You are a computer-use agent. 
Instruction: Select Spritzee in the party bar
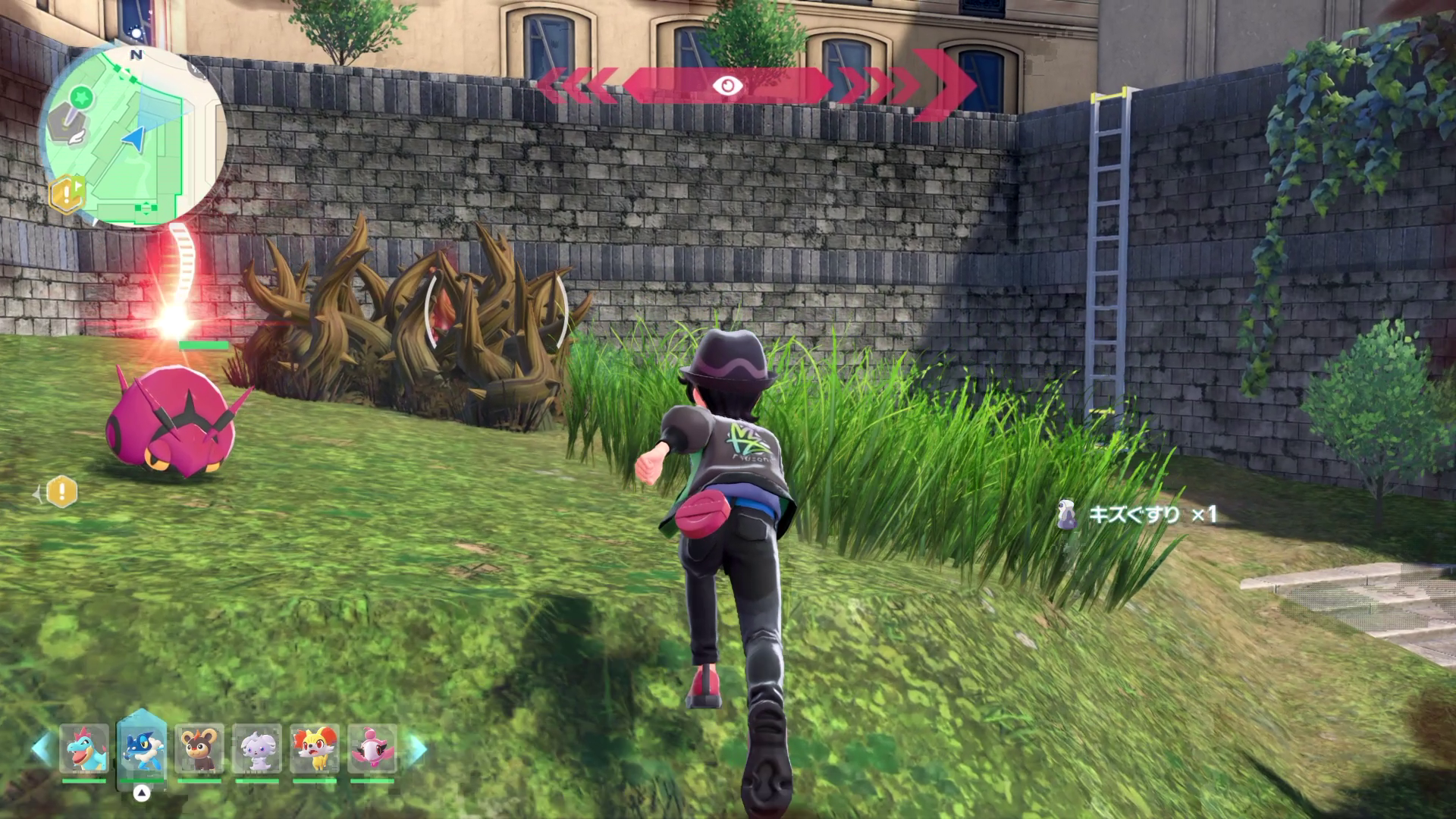(x=372, y=748)
